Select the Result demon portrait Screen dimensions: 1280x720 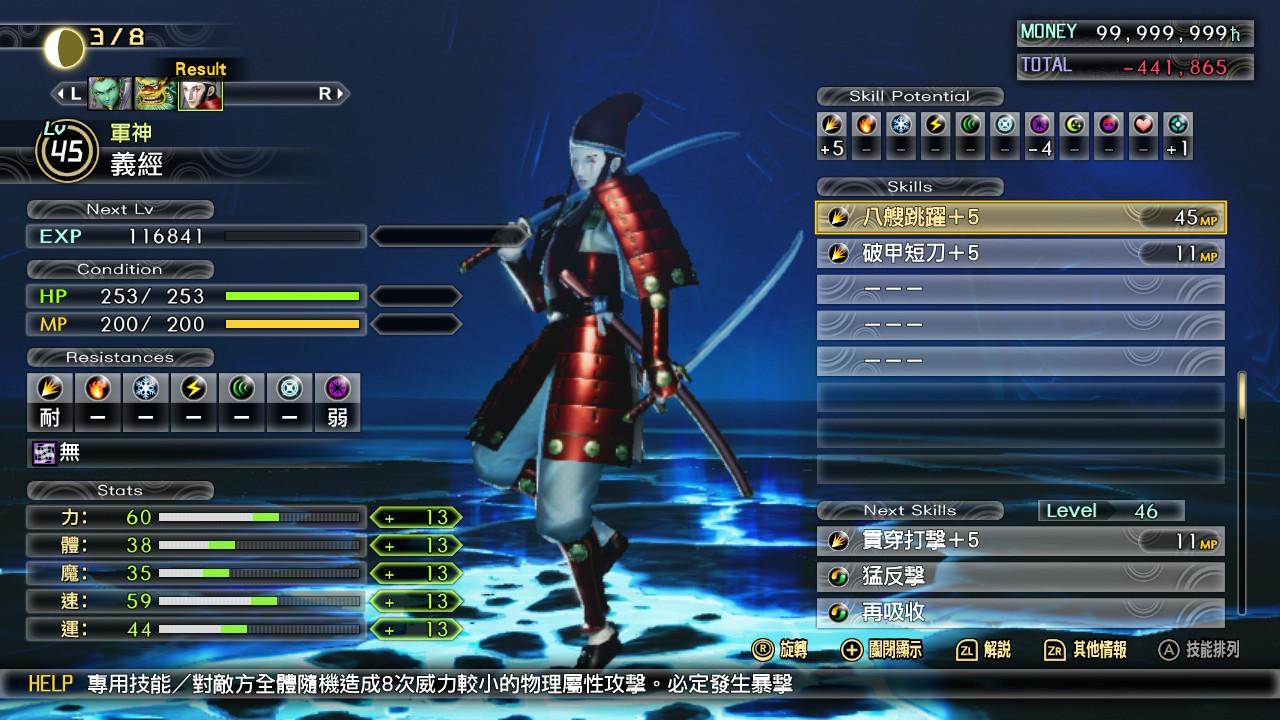point(200,94)
